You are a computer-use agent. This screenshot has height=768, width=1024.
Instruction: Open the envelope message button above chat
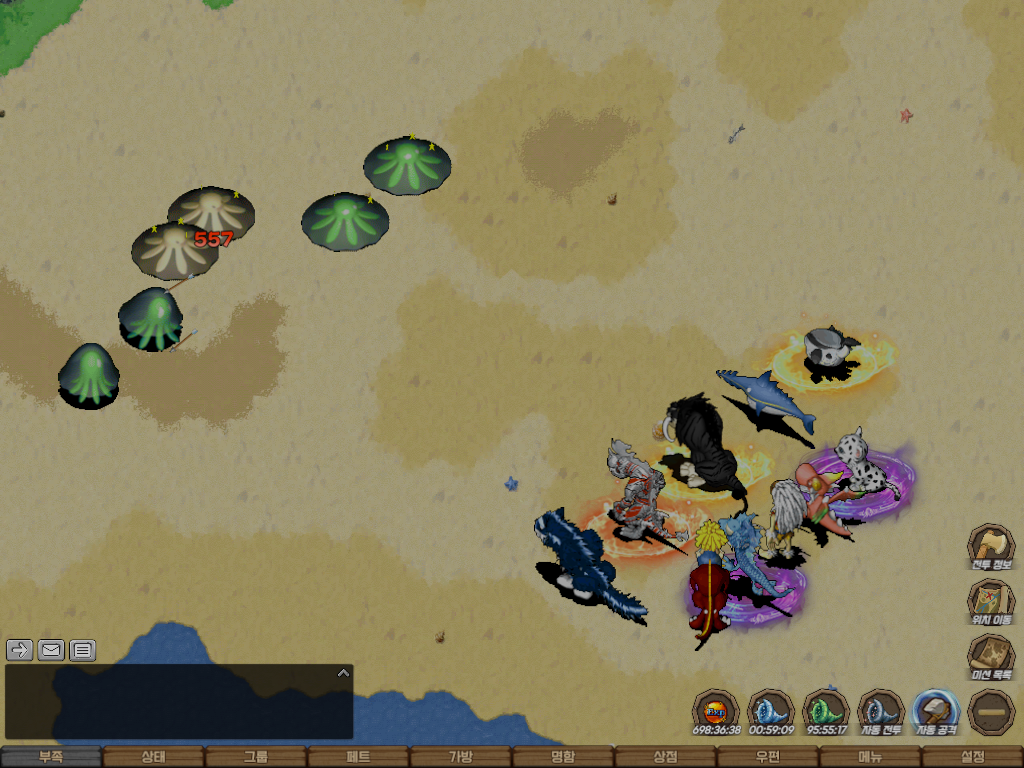click(x=51, y=650)
